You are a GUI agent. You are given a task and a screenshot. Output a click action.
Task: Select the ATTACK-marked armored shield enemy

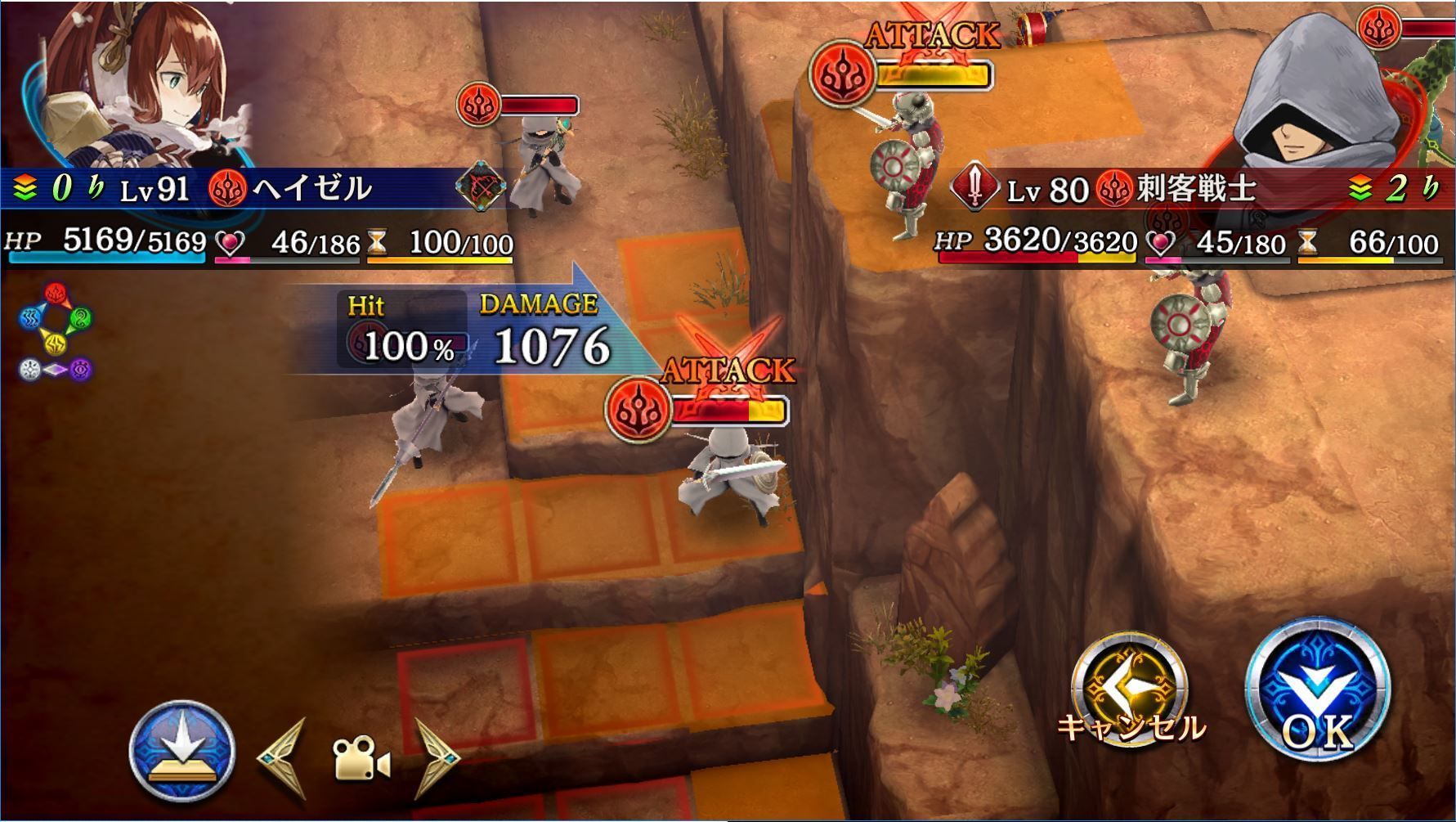(x=909, y=164)
